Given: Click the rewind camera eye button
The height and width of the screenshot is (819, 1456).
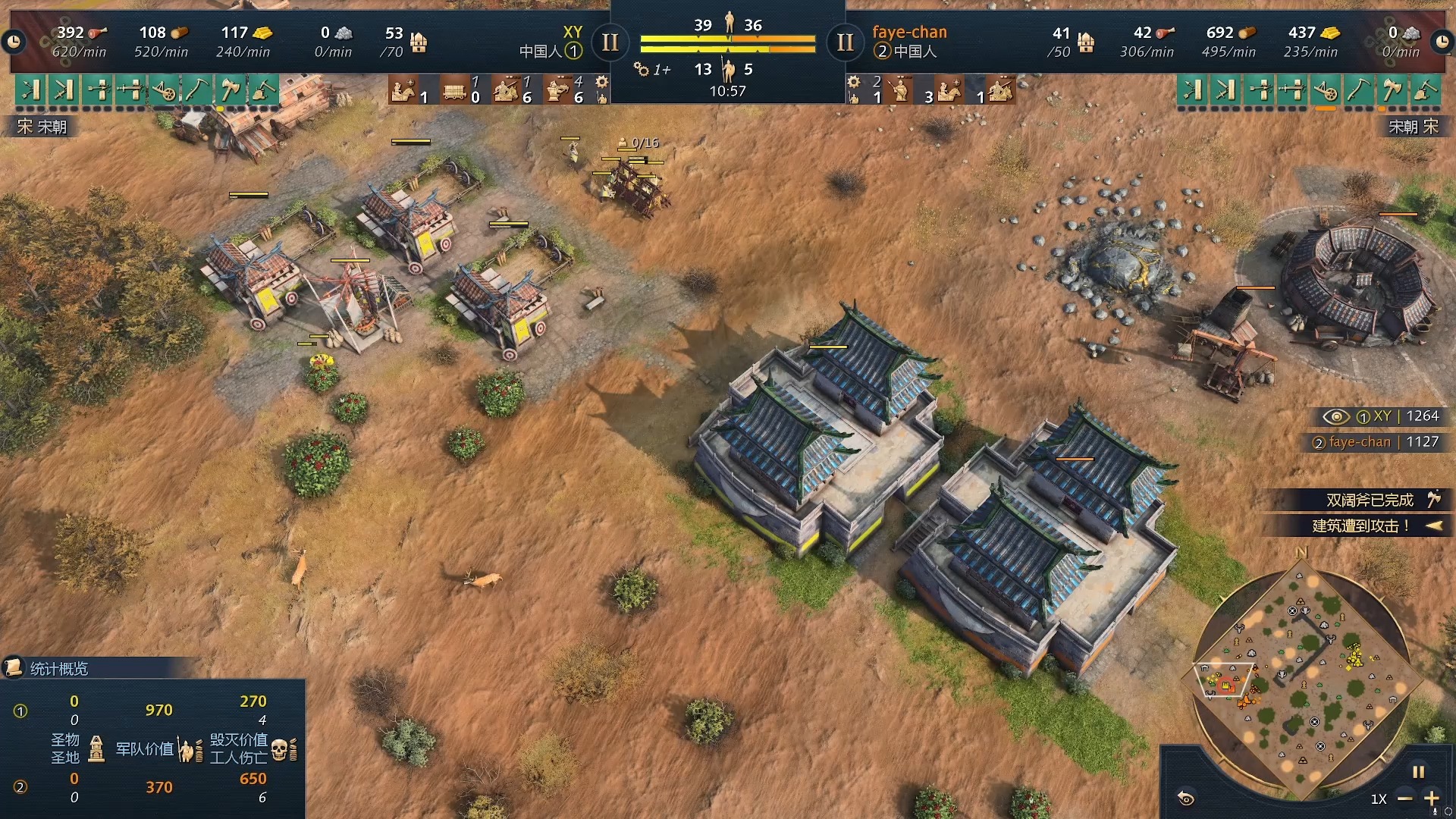Looking at the screenshot, I should click(1186, 798).
